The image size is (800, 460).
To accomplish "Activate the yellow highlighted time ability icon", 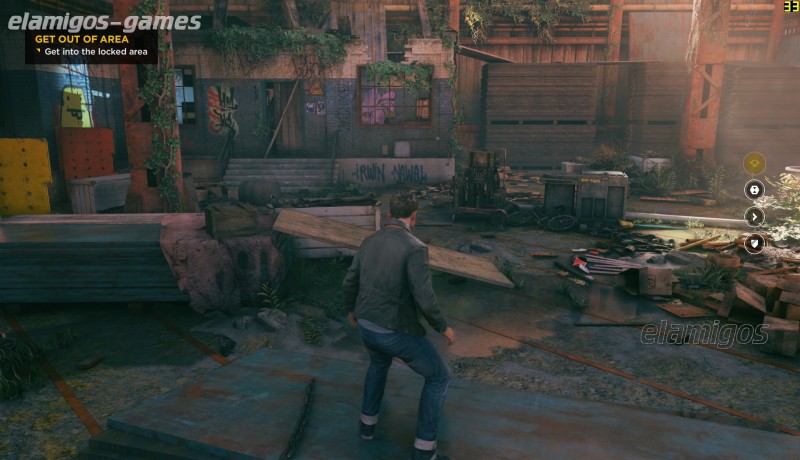I will (754, 162).
